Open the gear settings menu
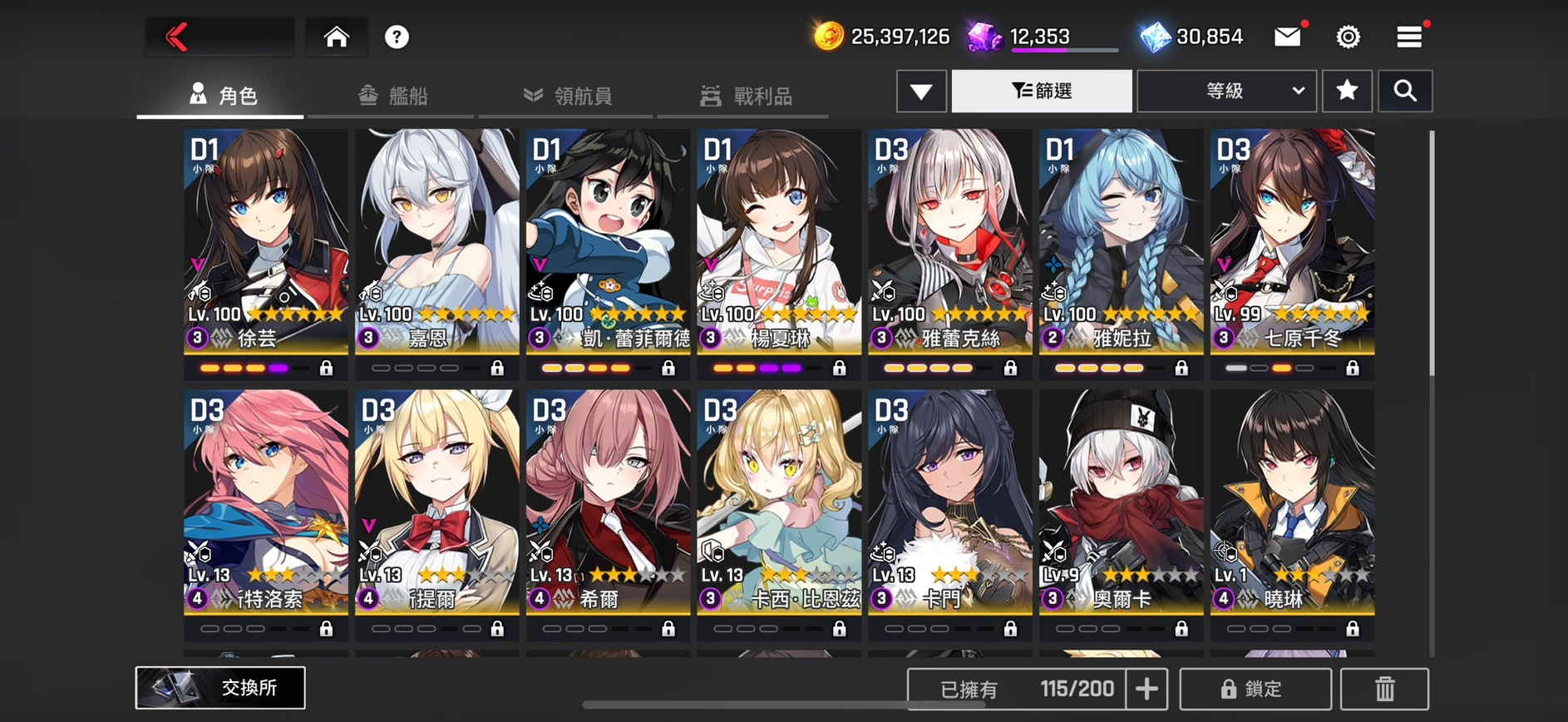Image resolution: width=1568 pixels, height=722 pixels. (1348, 37)
